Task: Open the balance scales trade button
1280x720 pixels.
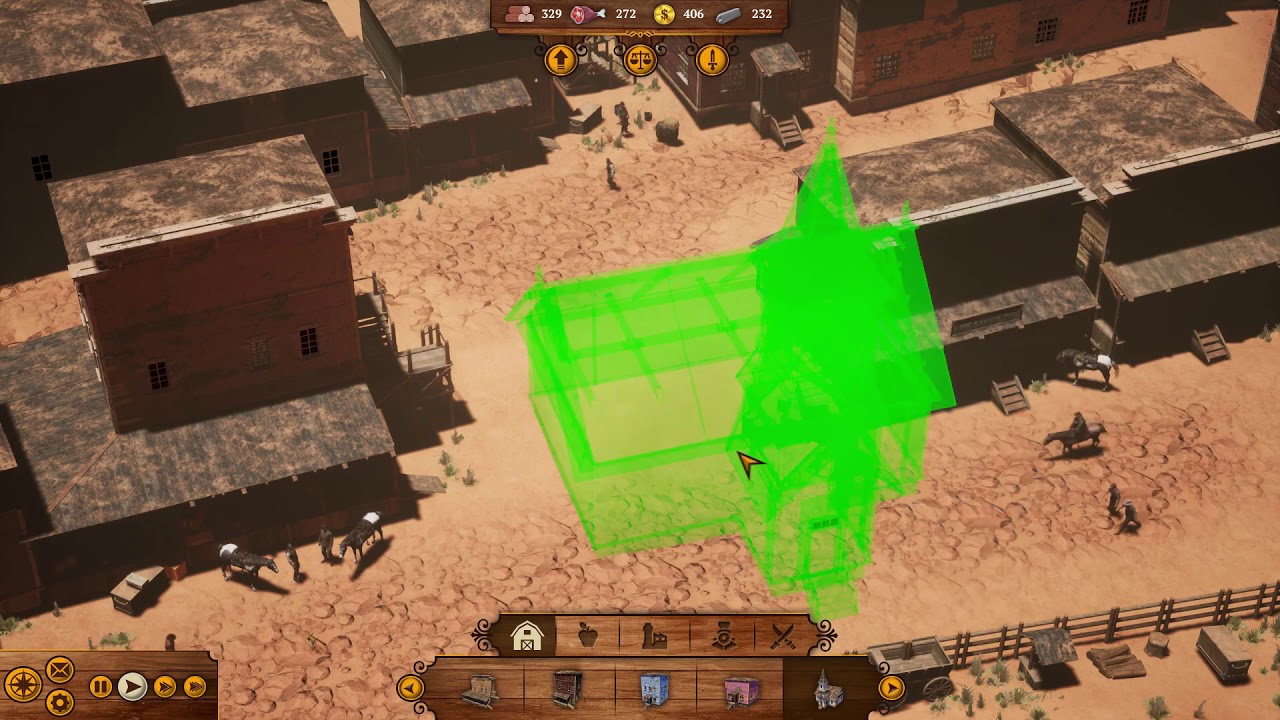Action: tap(640, 60)
